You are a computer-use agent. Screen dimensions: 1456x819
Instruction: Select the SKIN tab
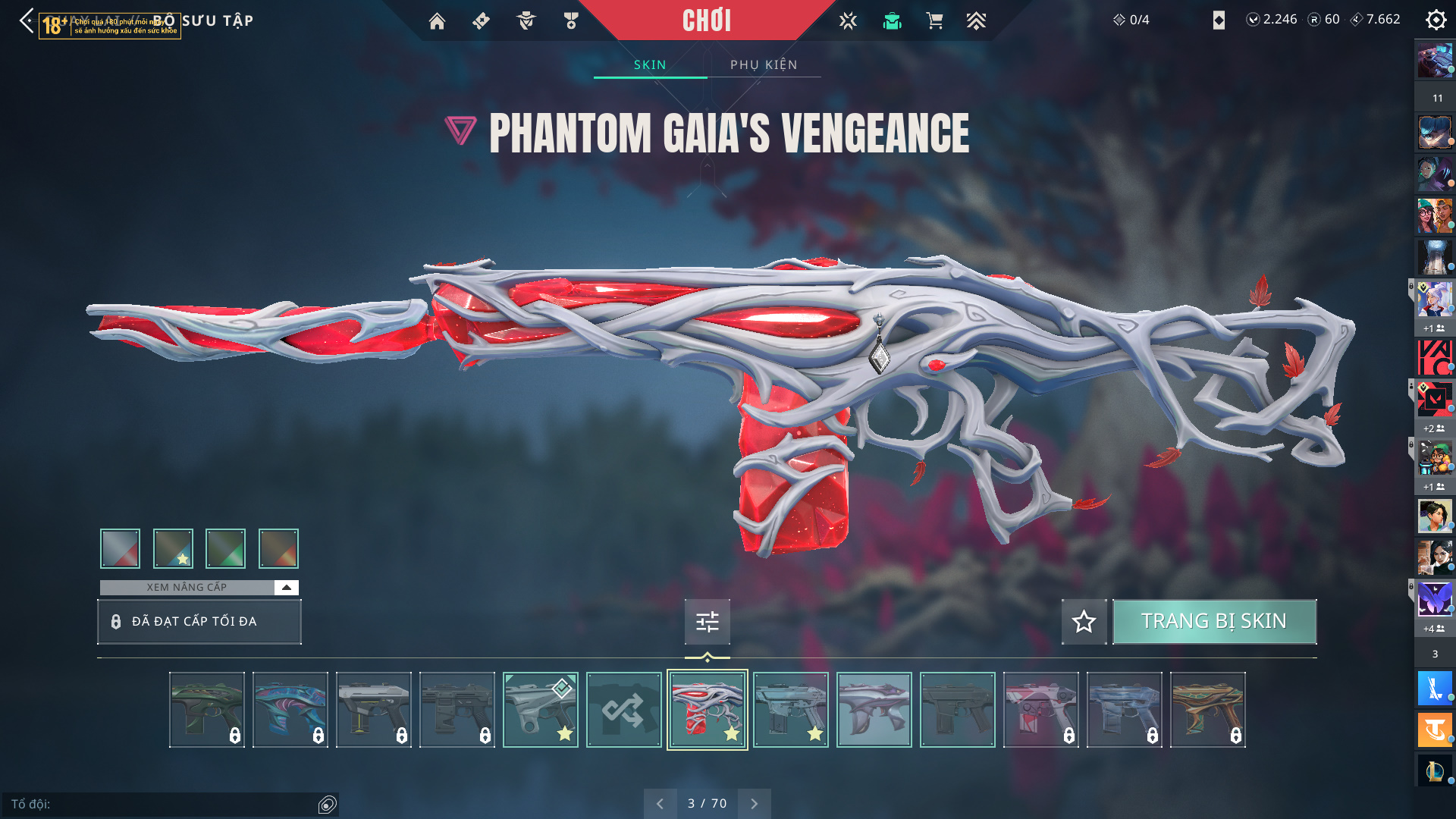(x=650, y=65)
